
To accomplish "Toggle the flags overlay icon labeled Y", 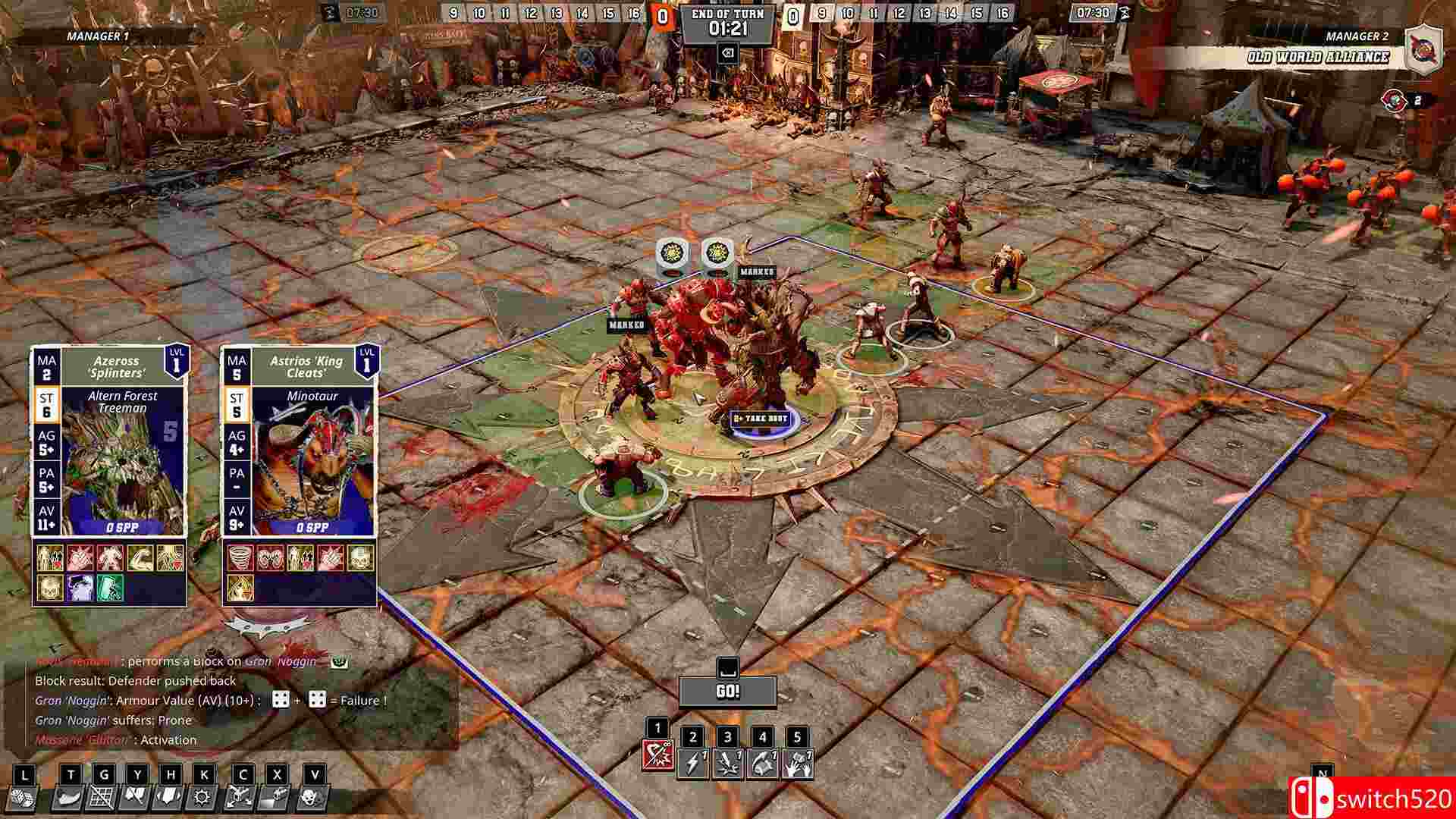I will tap(137, 798).
